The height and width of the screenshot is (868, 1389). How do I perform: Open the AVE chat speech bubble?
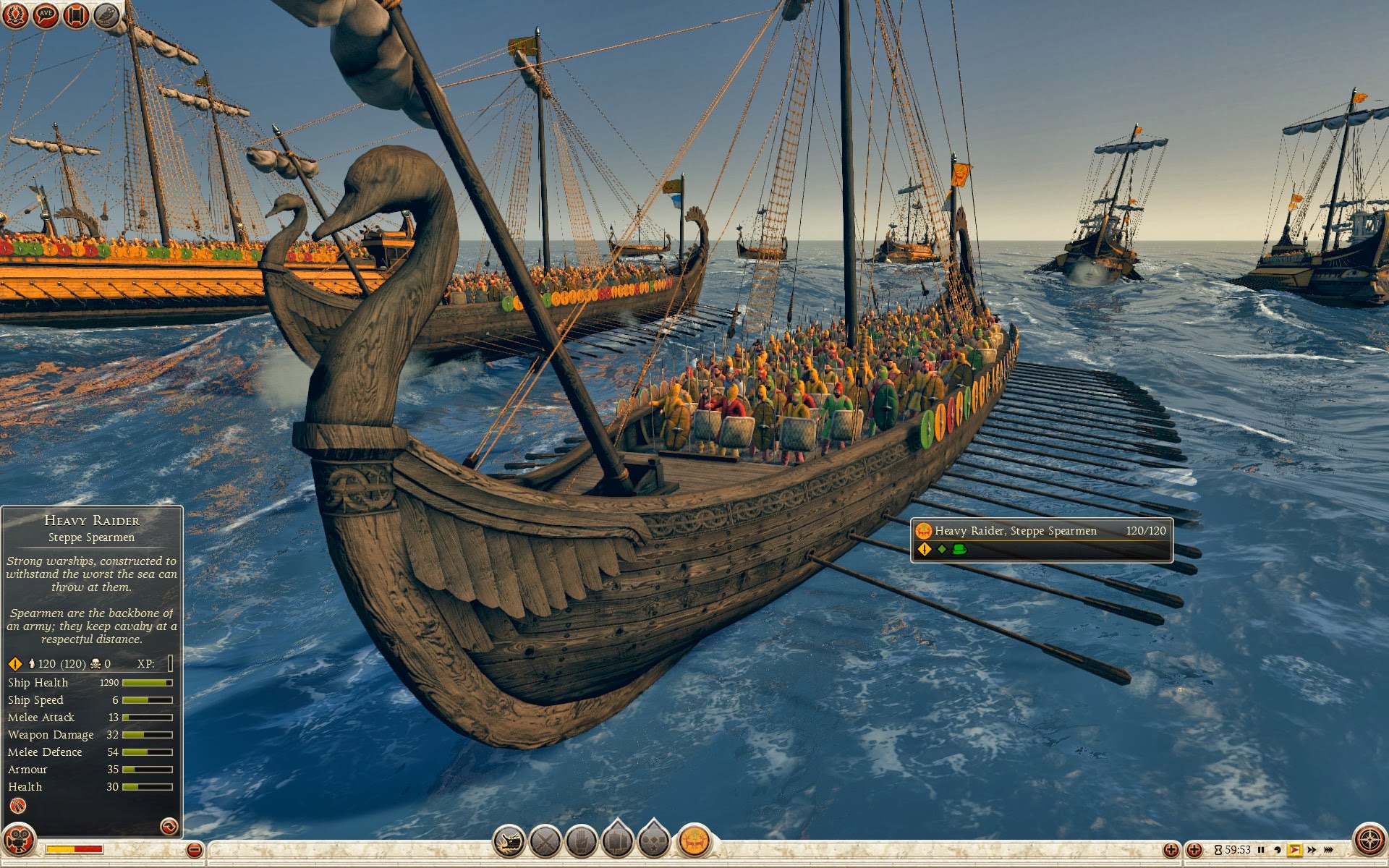[46, 15]
